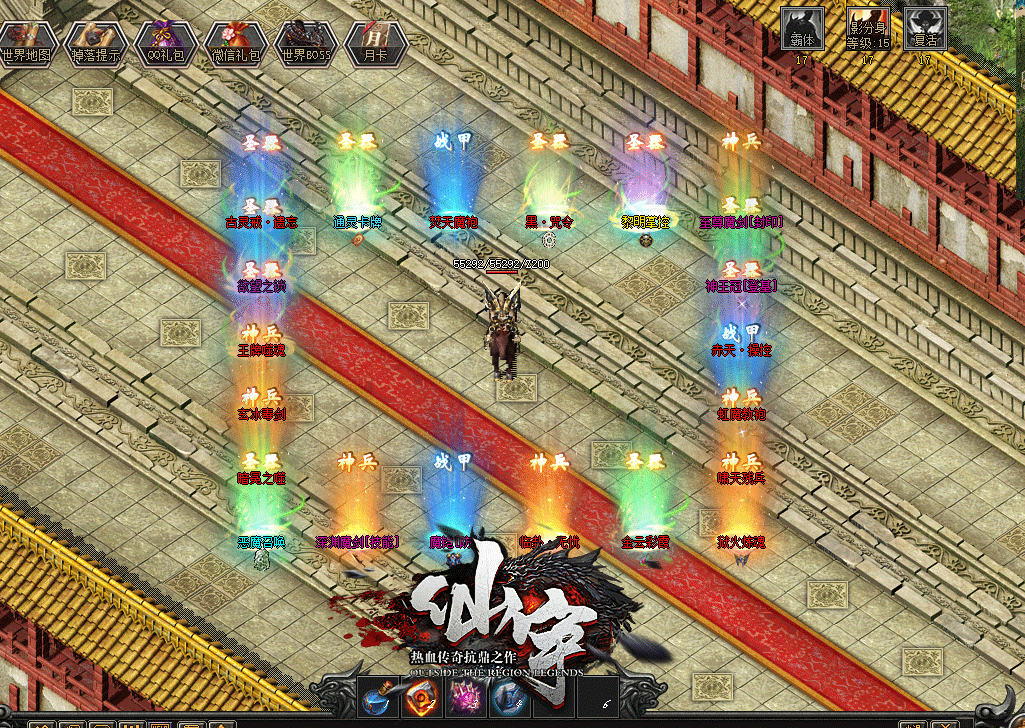Activate the 霸体 skill icon
Viewport: 1025px width, 728px height.
point(802,30)
